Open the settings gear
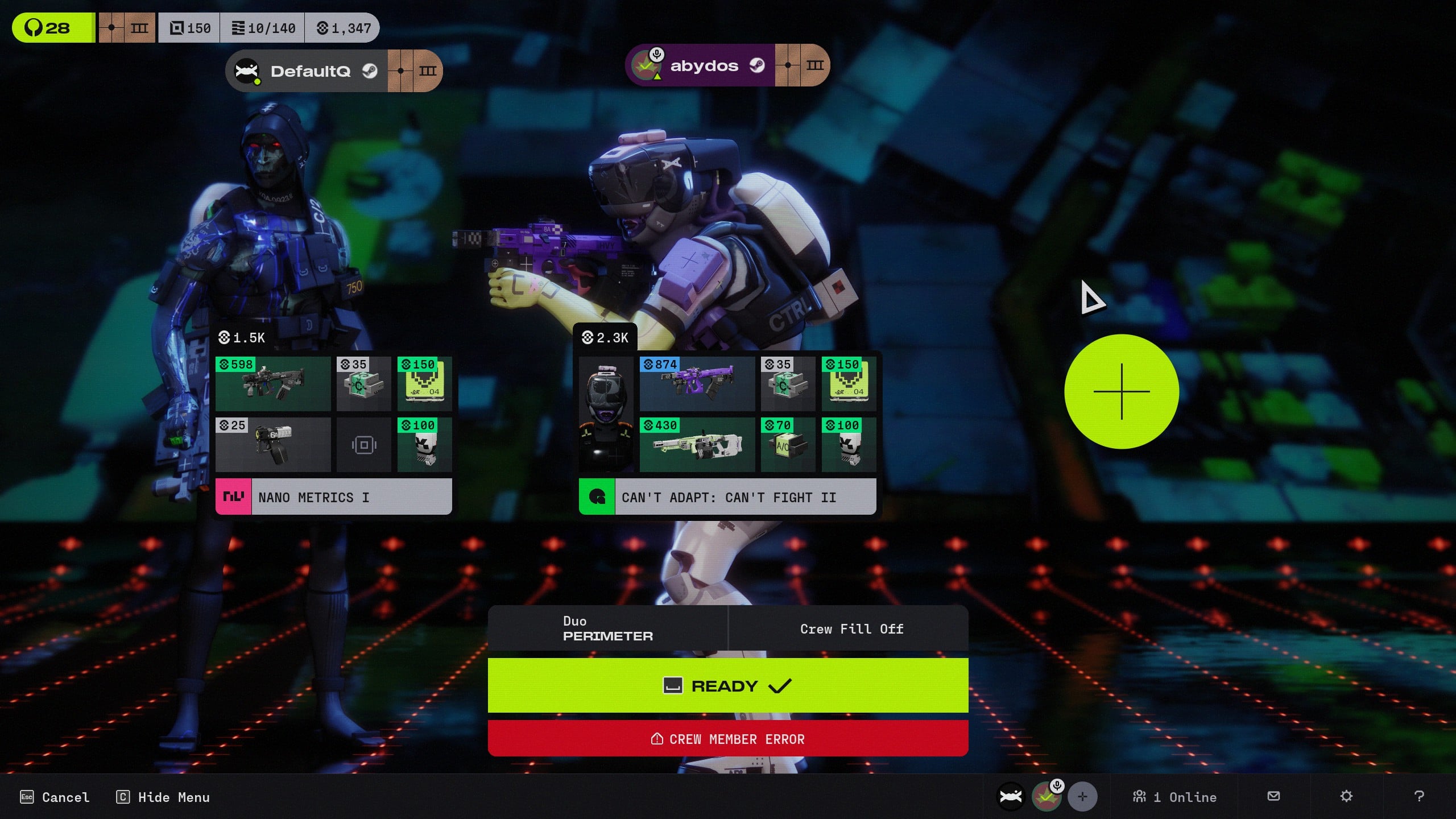The image size is (1456, 819). pos(1346,796)
